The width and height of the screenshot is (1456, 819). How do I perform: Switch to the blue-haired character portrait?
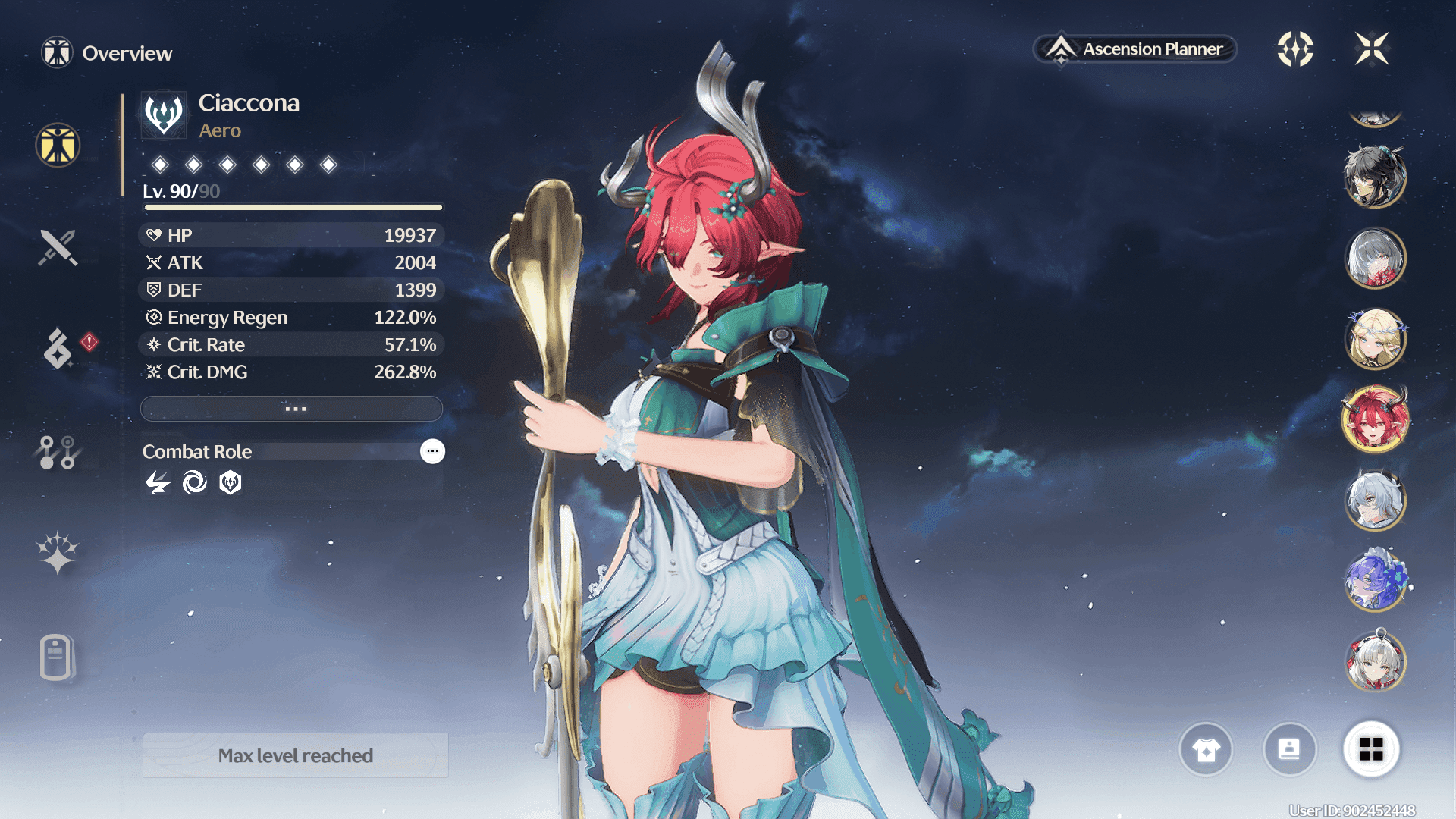coord(1375,580)
